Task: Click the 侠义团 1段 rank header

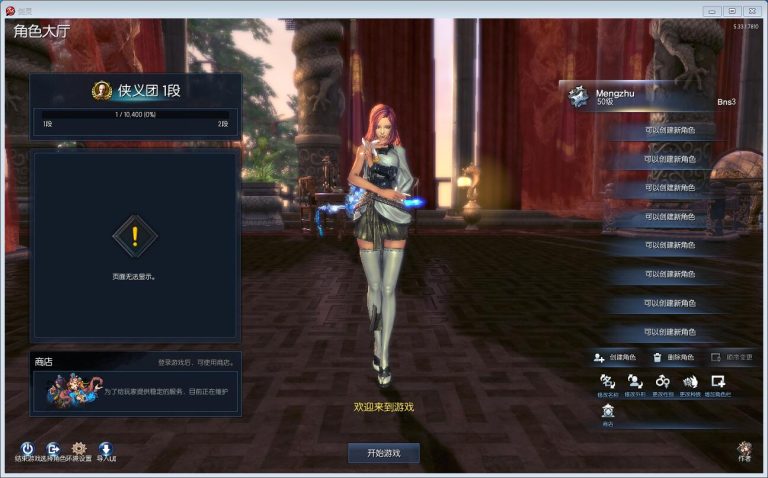Action: [x=135, y=91]
